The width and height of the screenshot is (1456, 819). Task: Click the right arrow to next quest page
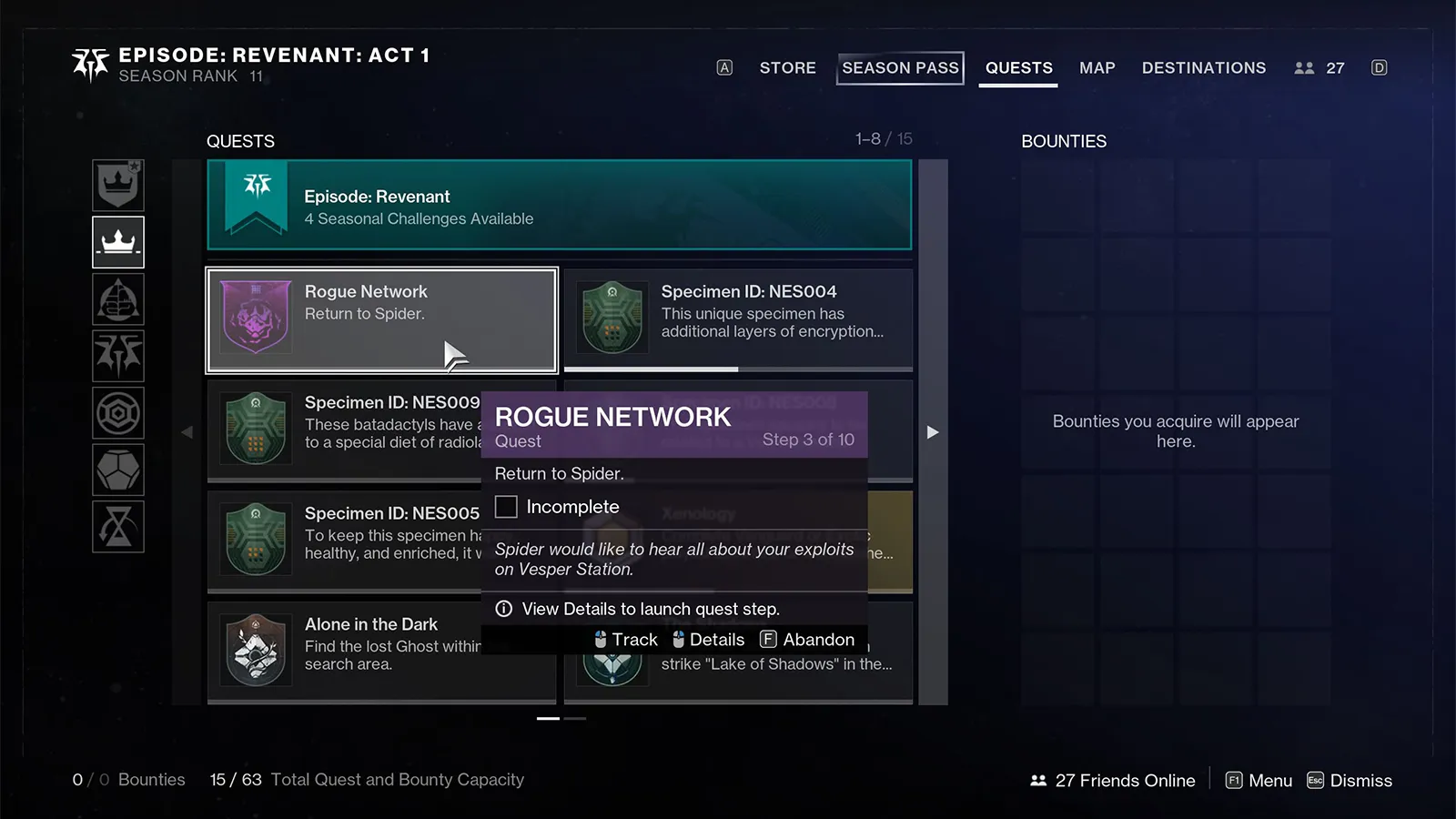pyautogui.click(x=933, y=432)
